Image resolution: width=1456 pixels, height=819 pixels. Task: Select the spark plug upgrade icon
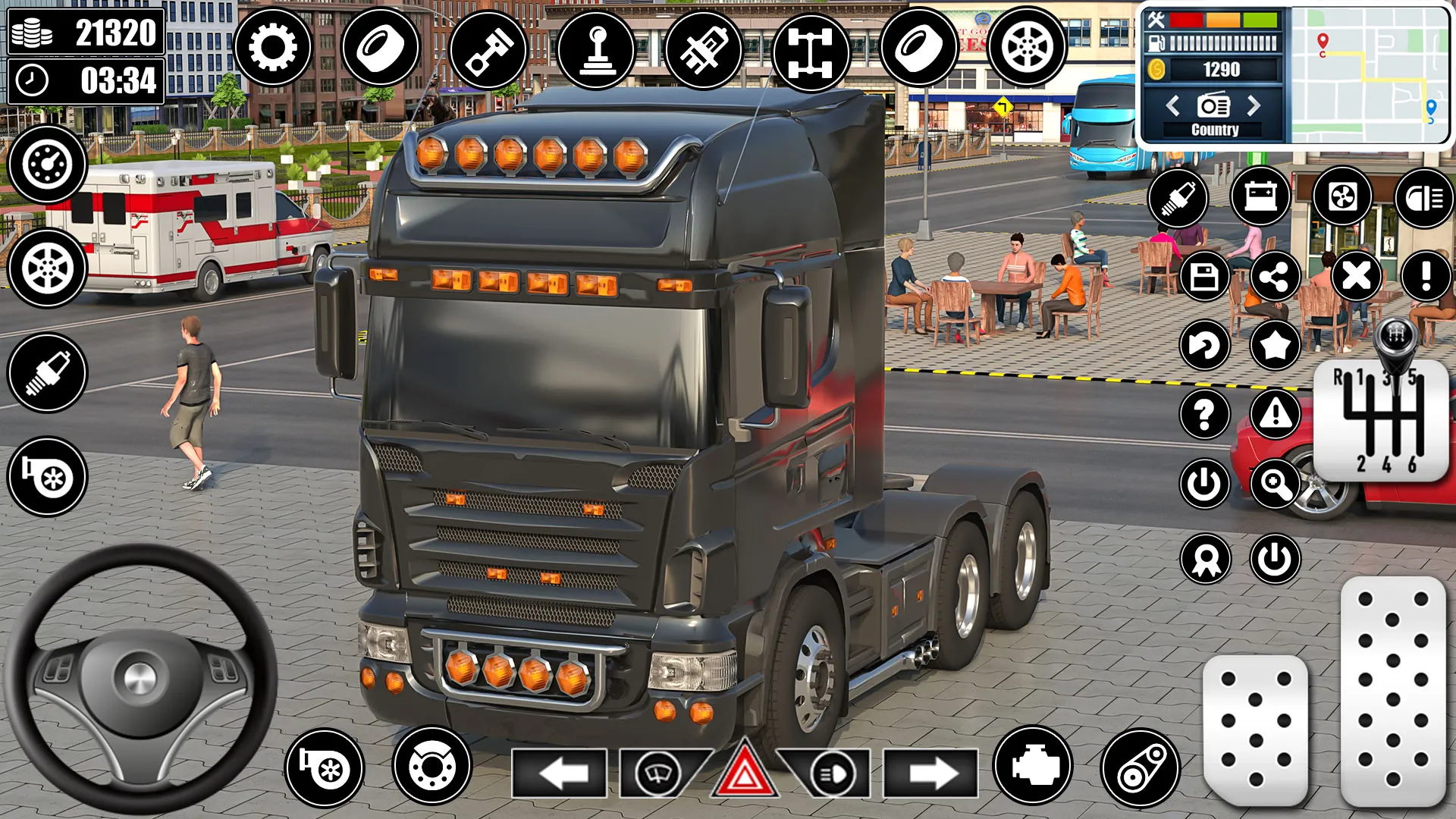tap(1181, 199)
